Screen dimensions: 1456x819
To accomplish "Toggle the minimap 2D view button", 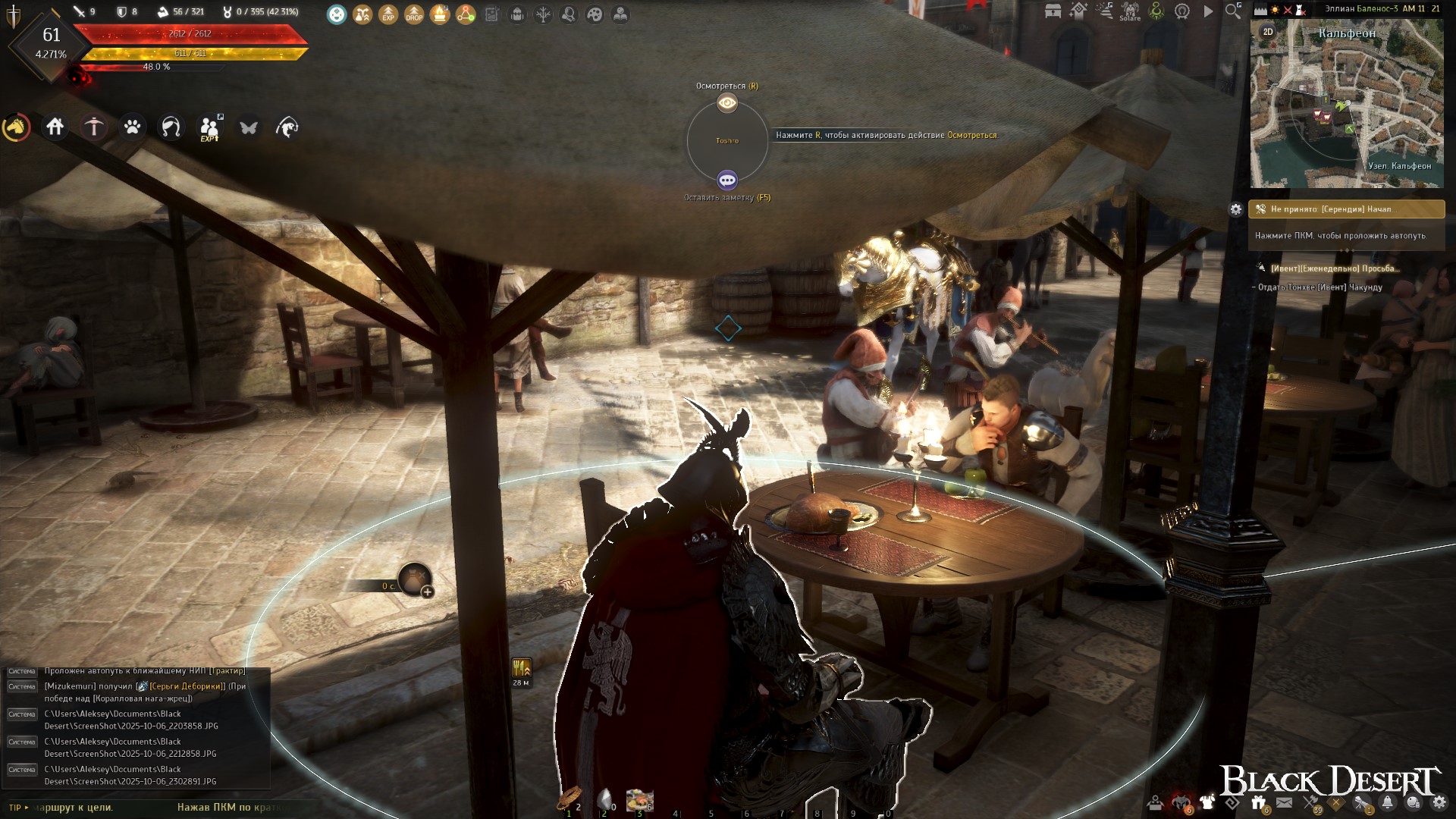I will 1268,32.
